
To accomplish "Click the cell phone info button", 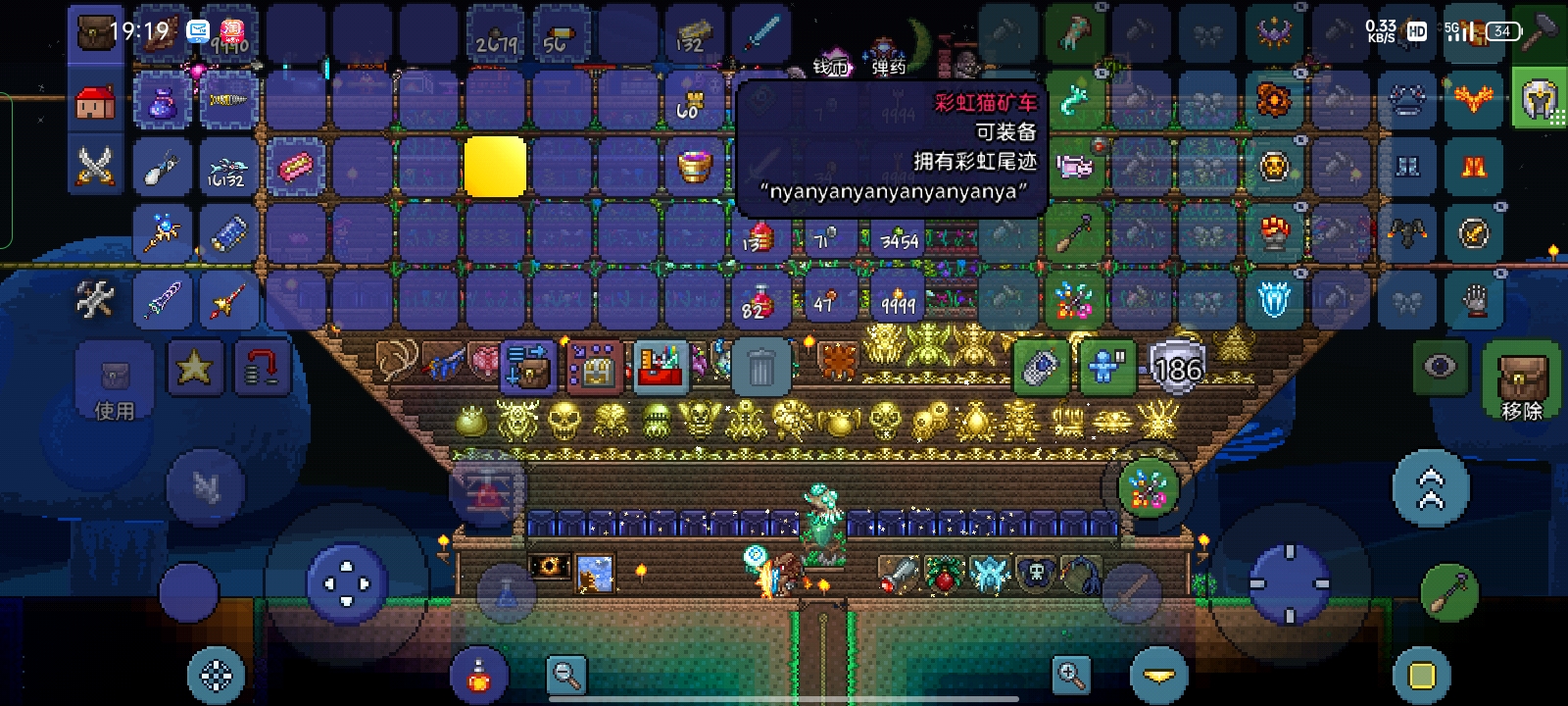I will point(1041,369).
